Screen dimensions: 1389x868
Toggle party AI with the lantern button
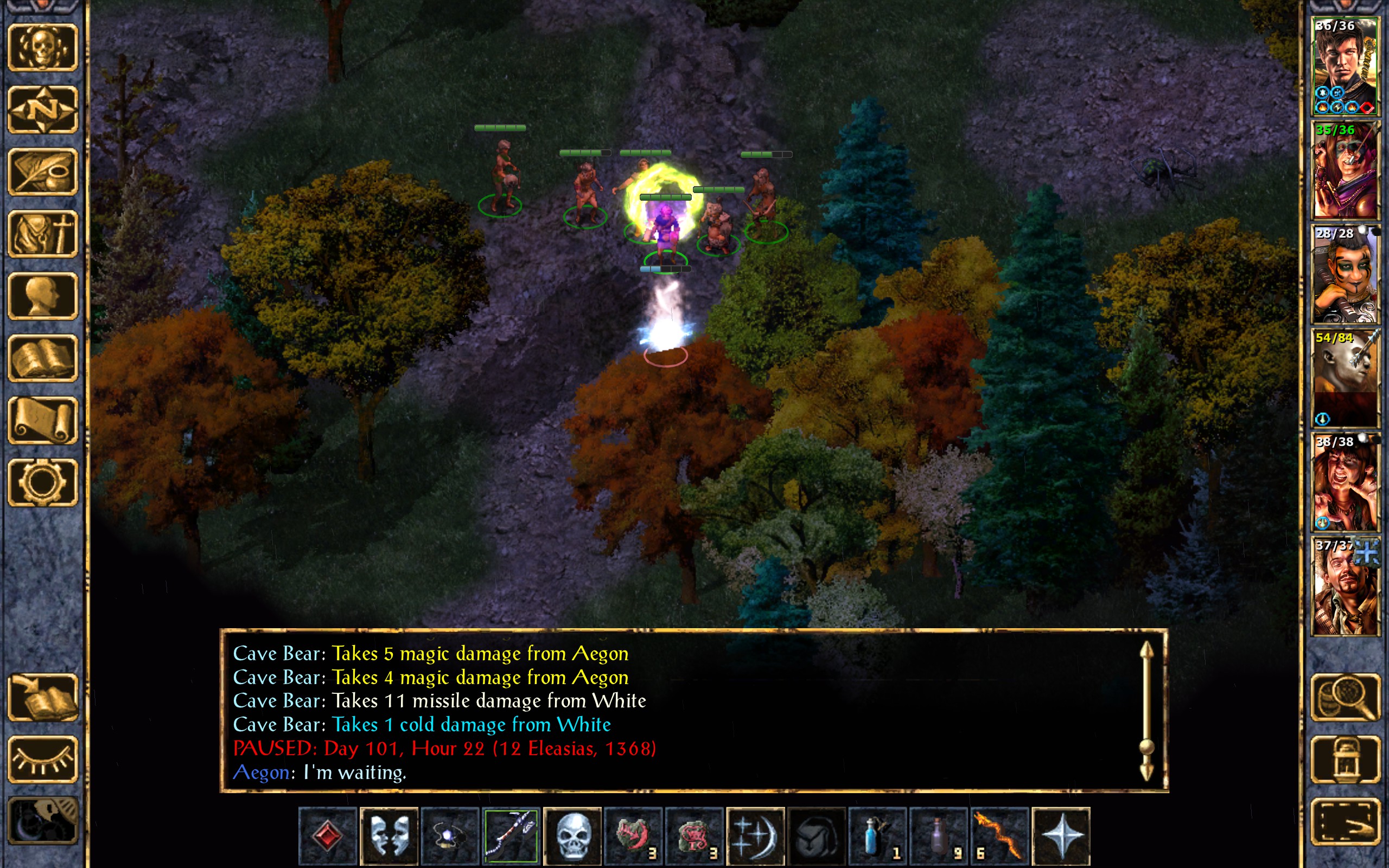tap(1345, 759)
